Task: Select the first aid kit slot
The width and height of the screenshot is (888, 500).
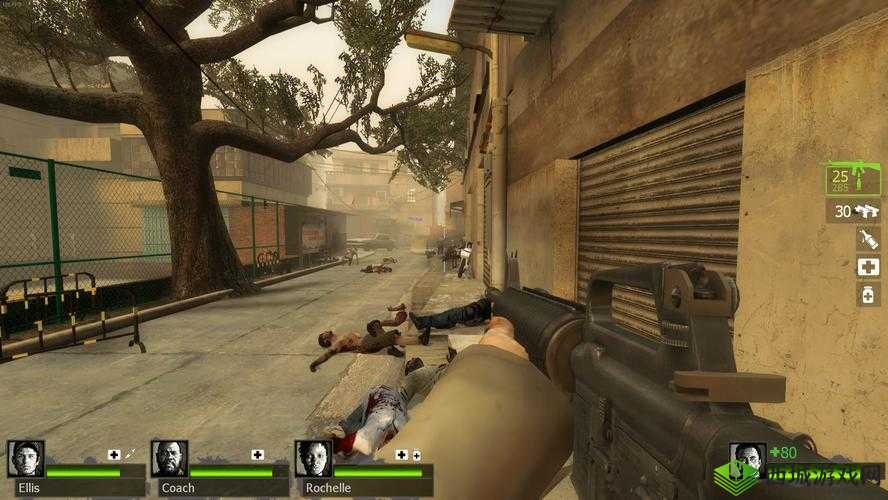Action: [868, 266]
